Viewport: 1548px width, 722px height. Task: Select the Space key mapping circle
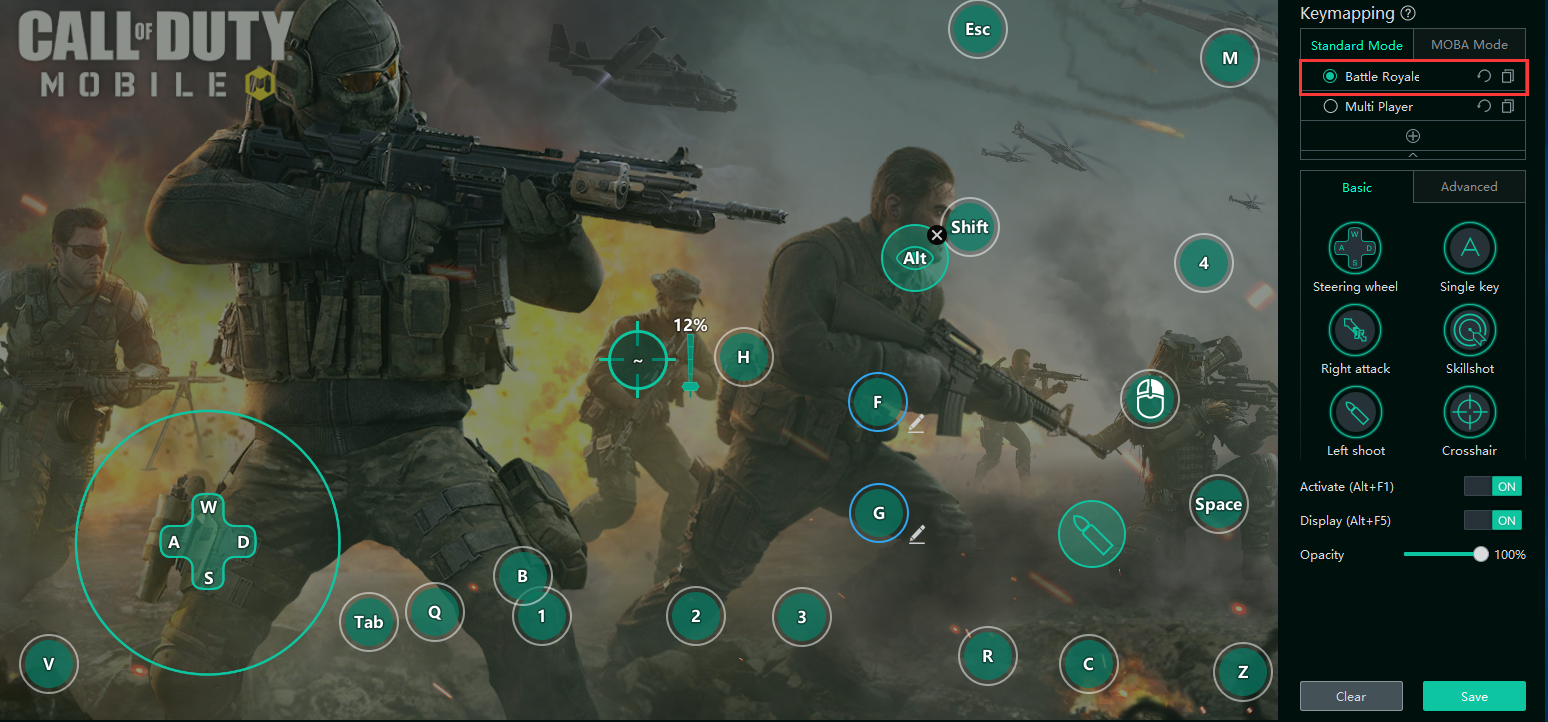coord(1218,505)
